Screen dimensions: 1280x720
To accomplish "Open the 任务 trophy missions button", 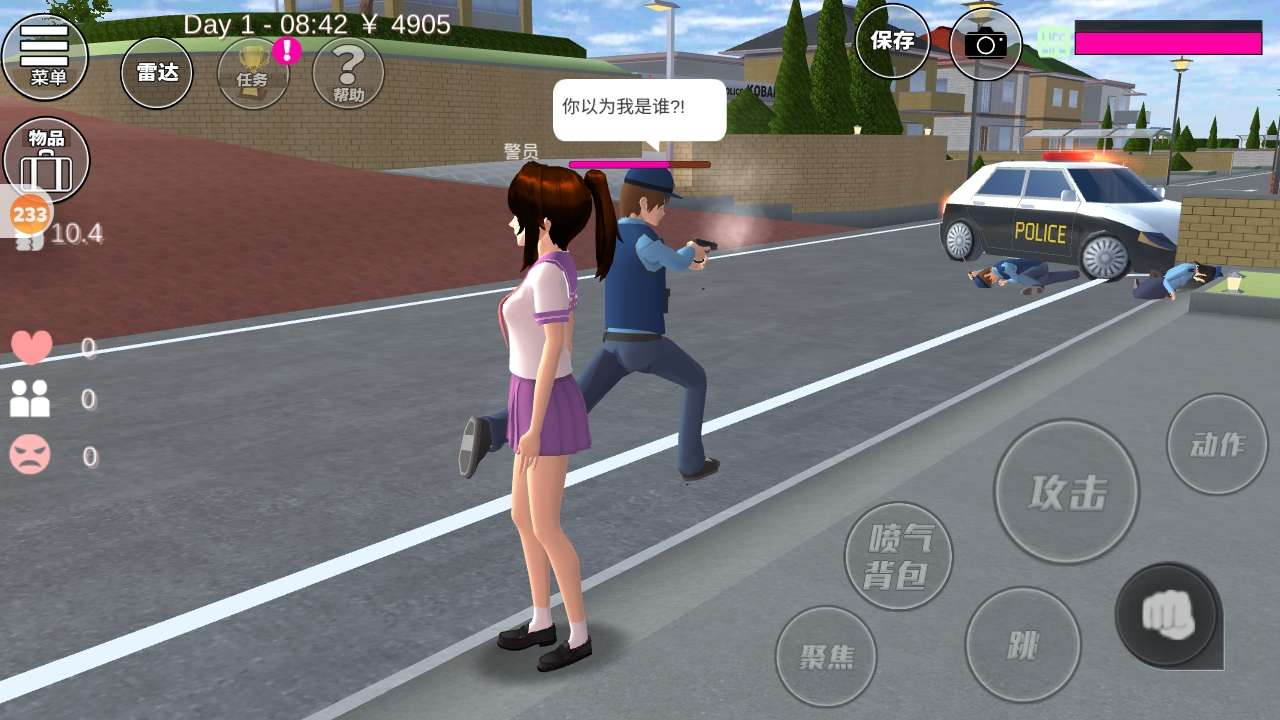I will point(253,72).
